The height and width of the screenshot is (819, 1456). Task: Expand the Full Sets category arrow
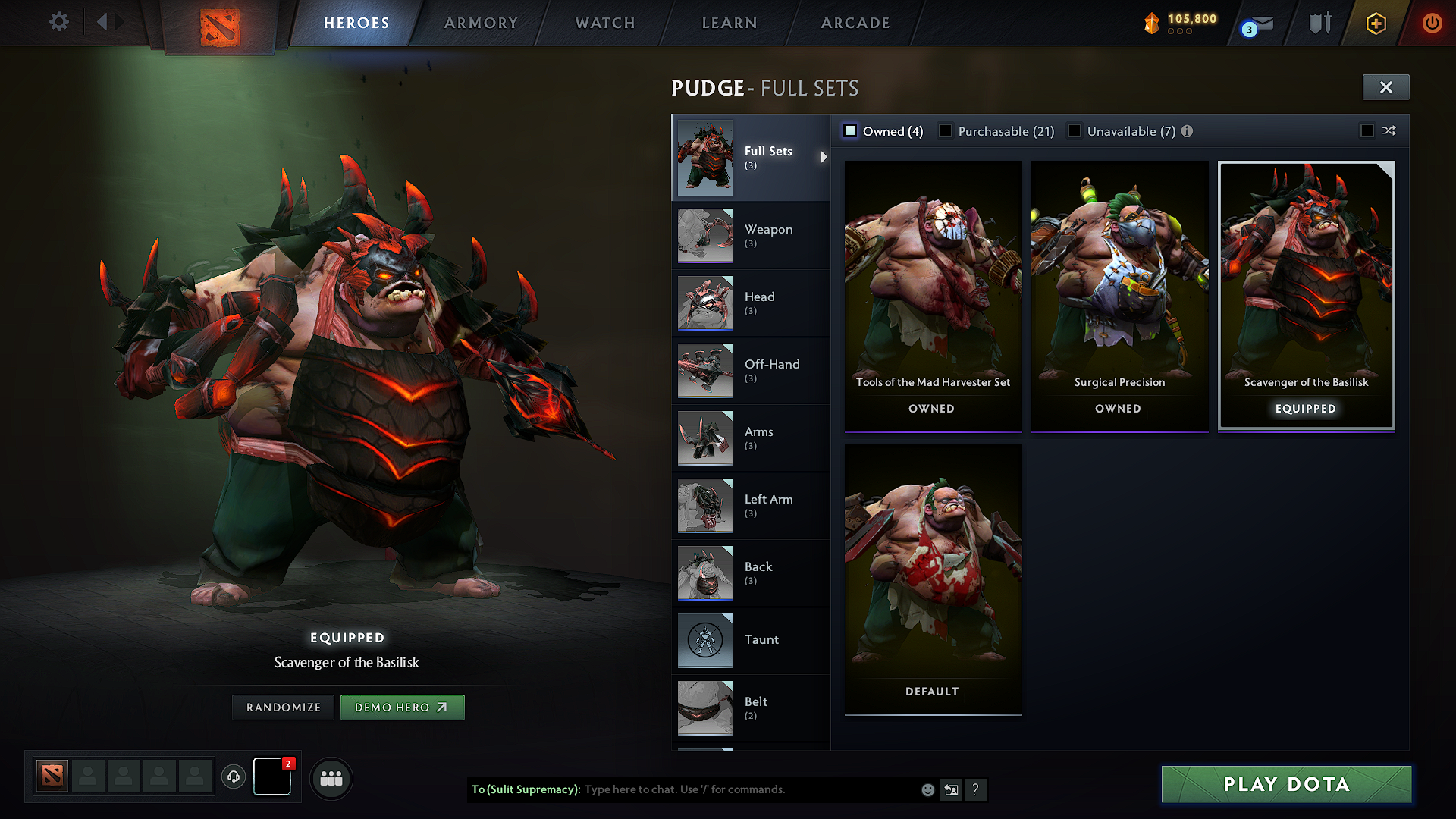coord(824,158)
